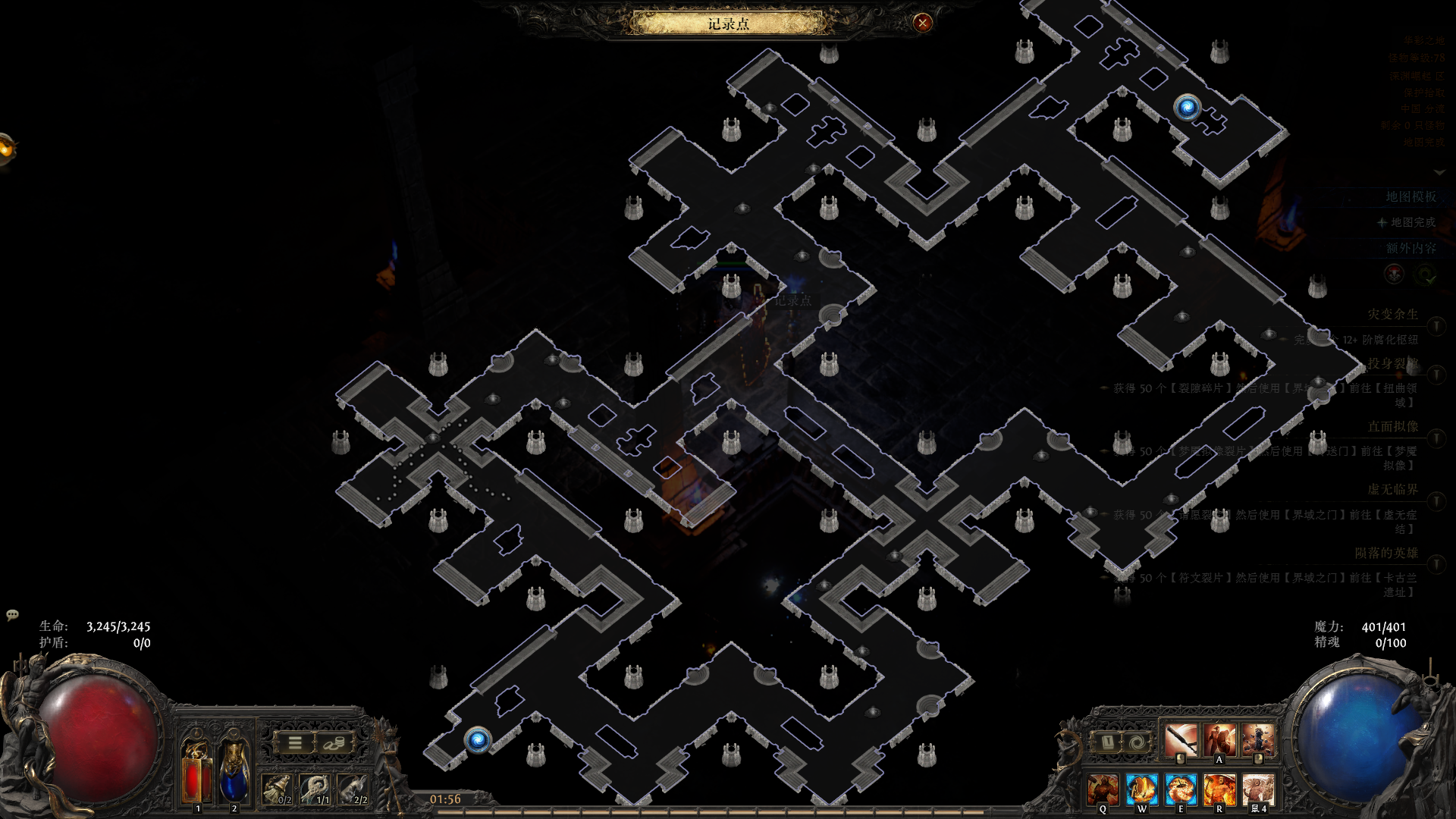Use the red life flask
Image resolution: width=1456 pixels, height=819 pixels.
coord(196,772)
